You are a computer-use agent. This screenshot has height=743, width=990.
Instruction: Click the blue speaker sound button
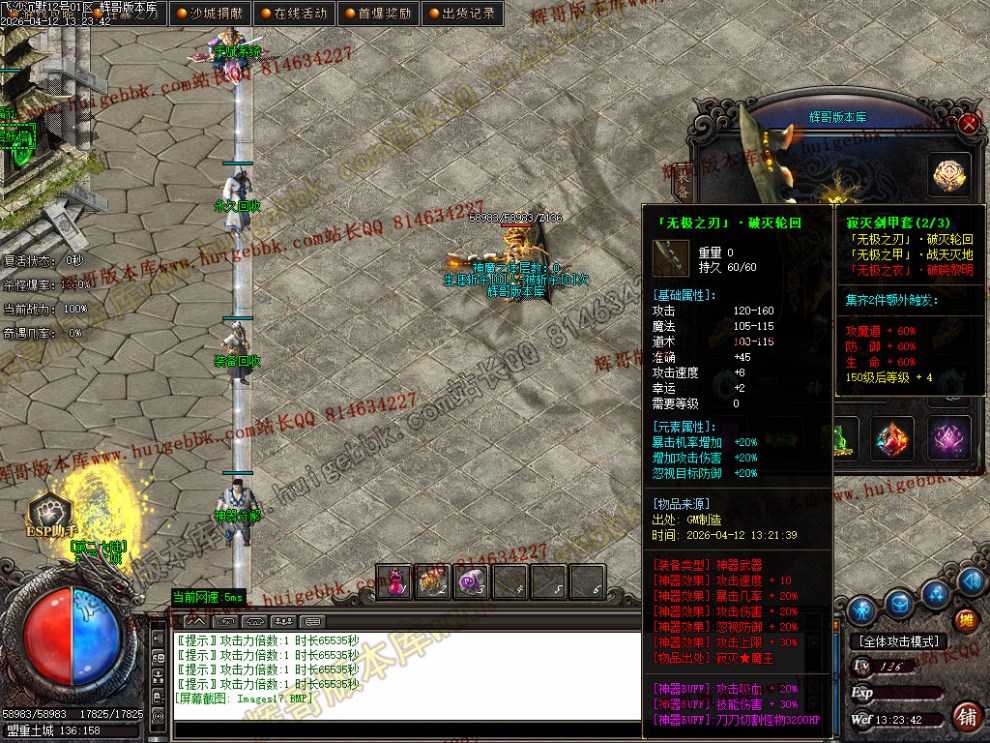coord(969,581)
